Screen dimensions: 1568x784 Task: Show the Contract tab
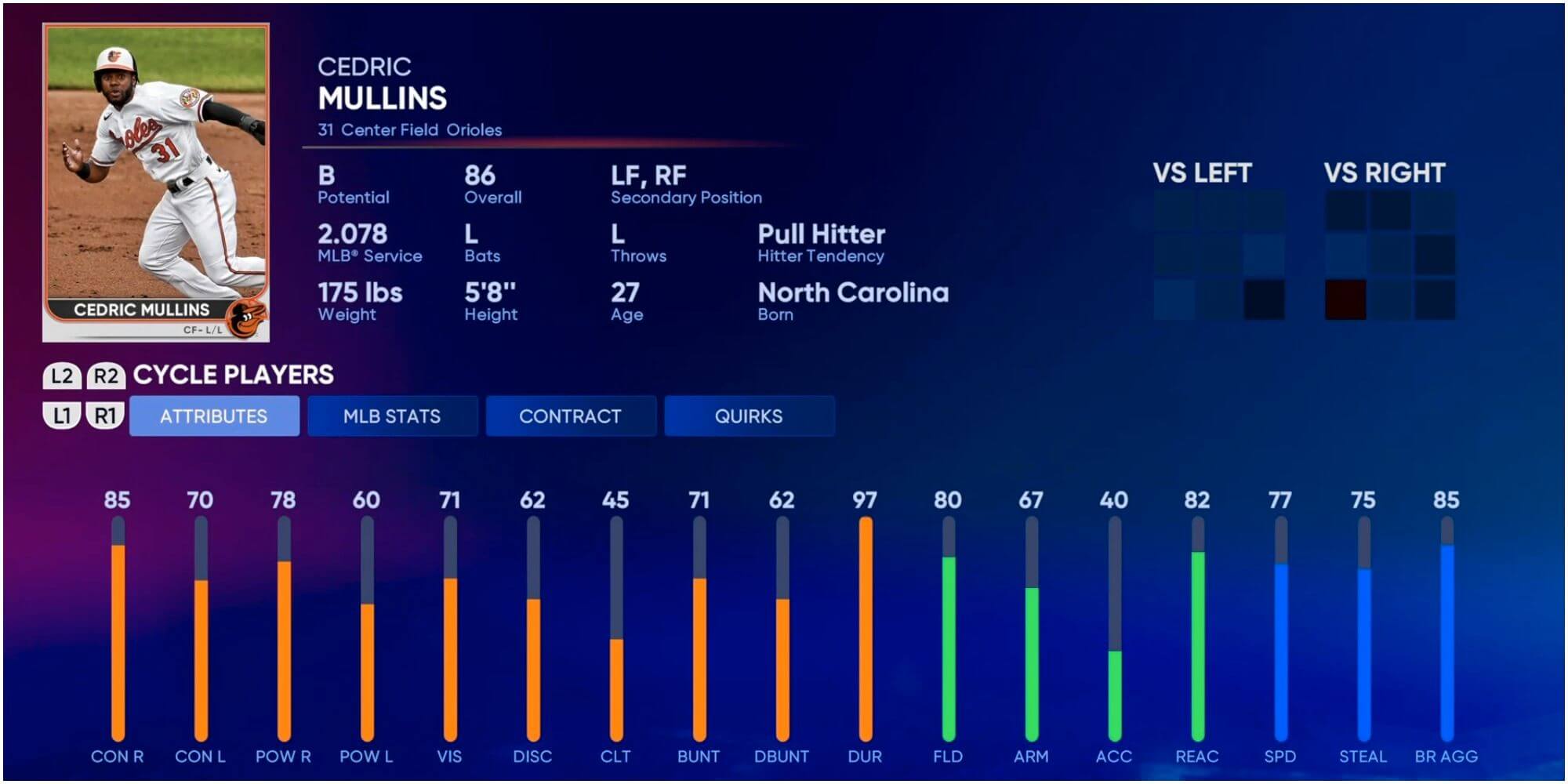570,416
